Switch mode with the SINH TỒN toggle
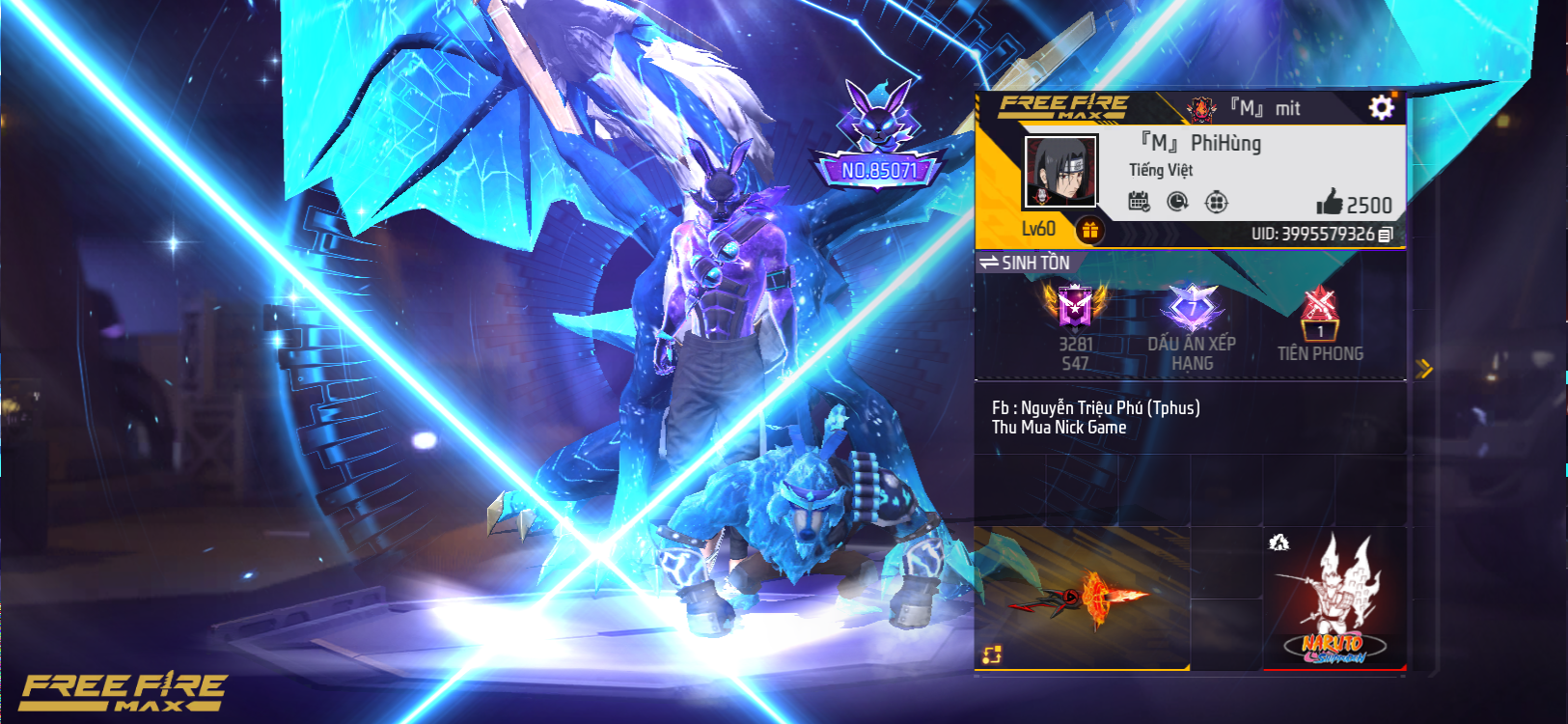1568x724 pixels. (x=1025, y=263)
